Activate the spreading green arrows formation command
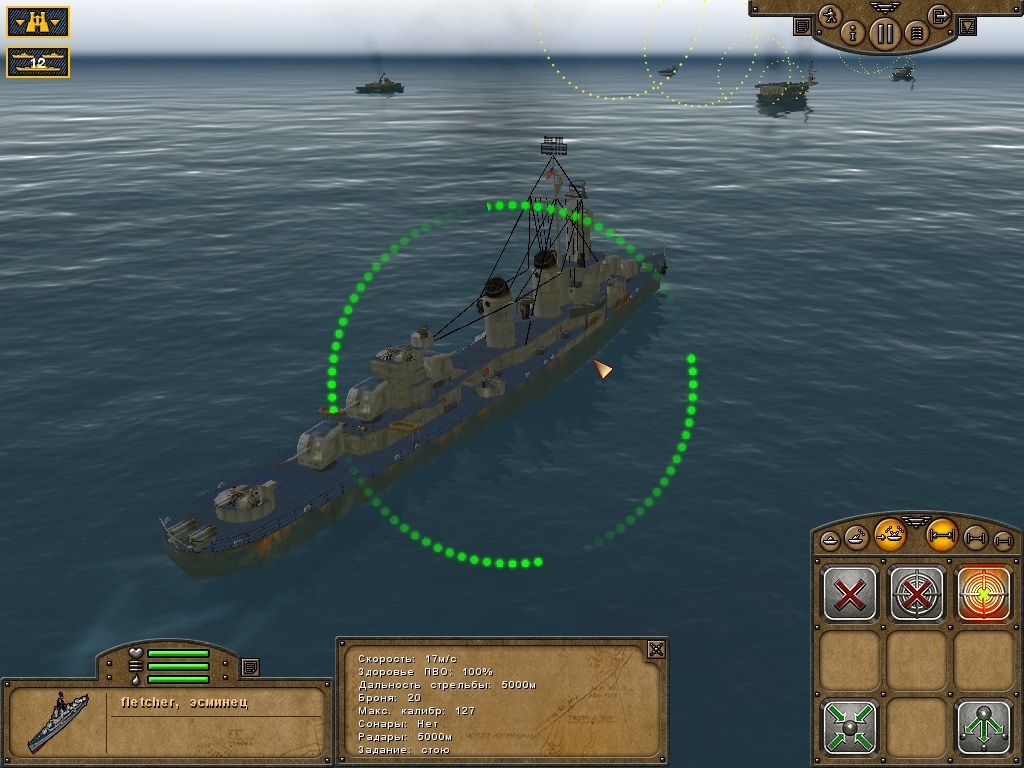This screenshot has height=768, width=1024. click(x=984, y=726)
